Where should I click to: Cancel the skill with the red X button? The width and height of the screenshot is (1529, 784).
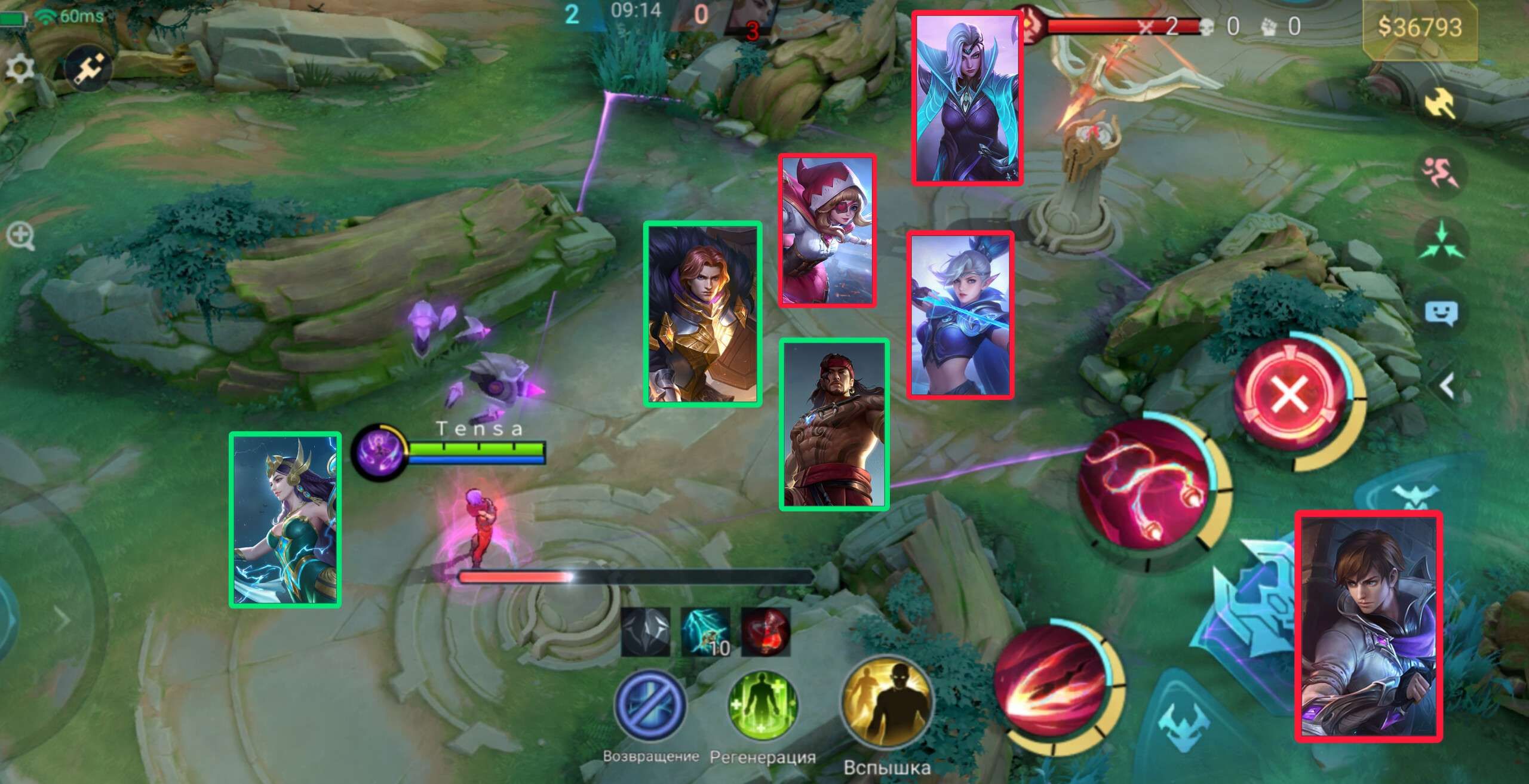tap(1290, 396)
